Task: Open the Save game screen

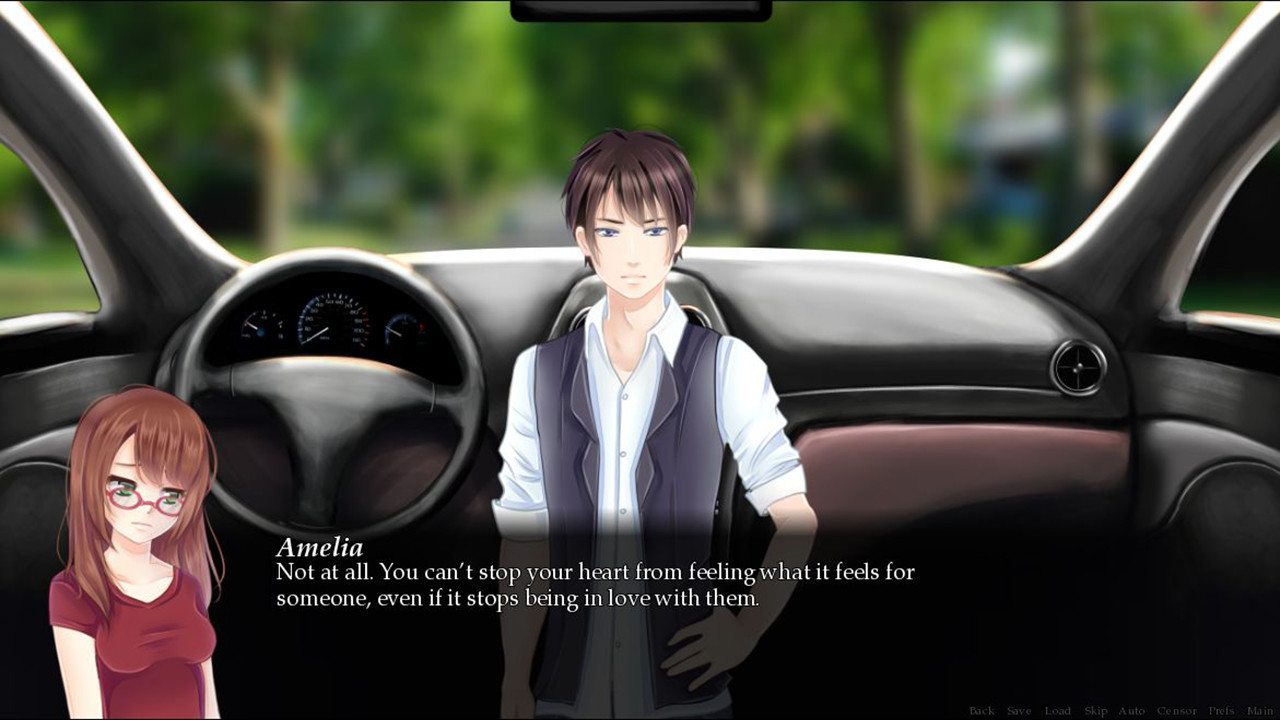Action: [1019, 711]
